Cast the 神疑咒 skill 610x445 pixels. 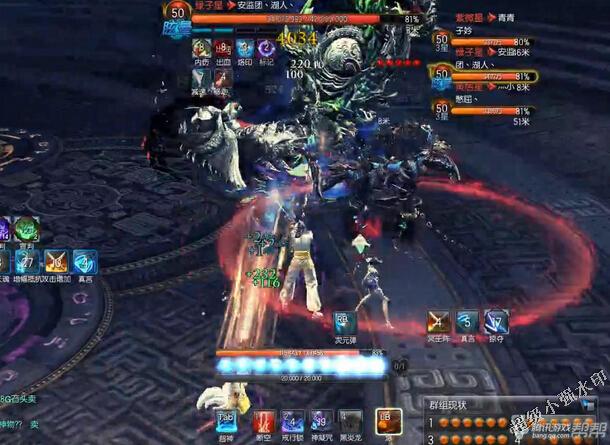coord(320,421)
